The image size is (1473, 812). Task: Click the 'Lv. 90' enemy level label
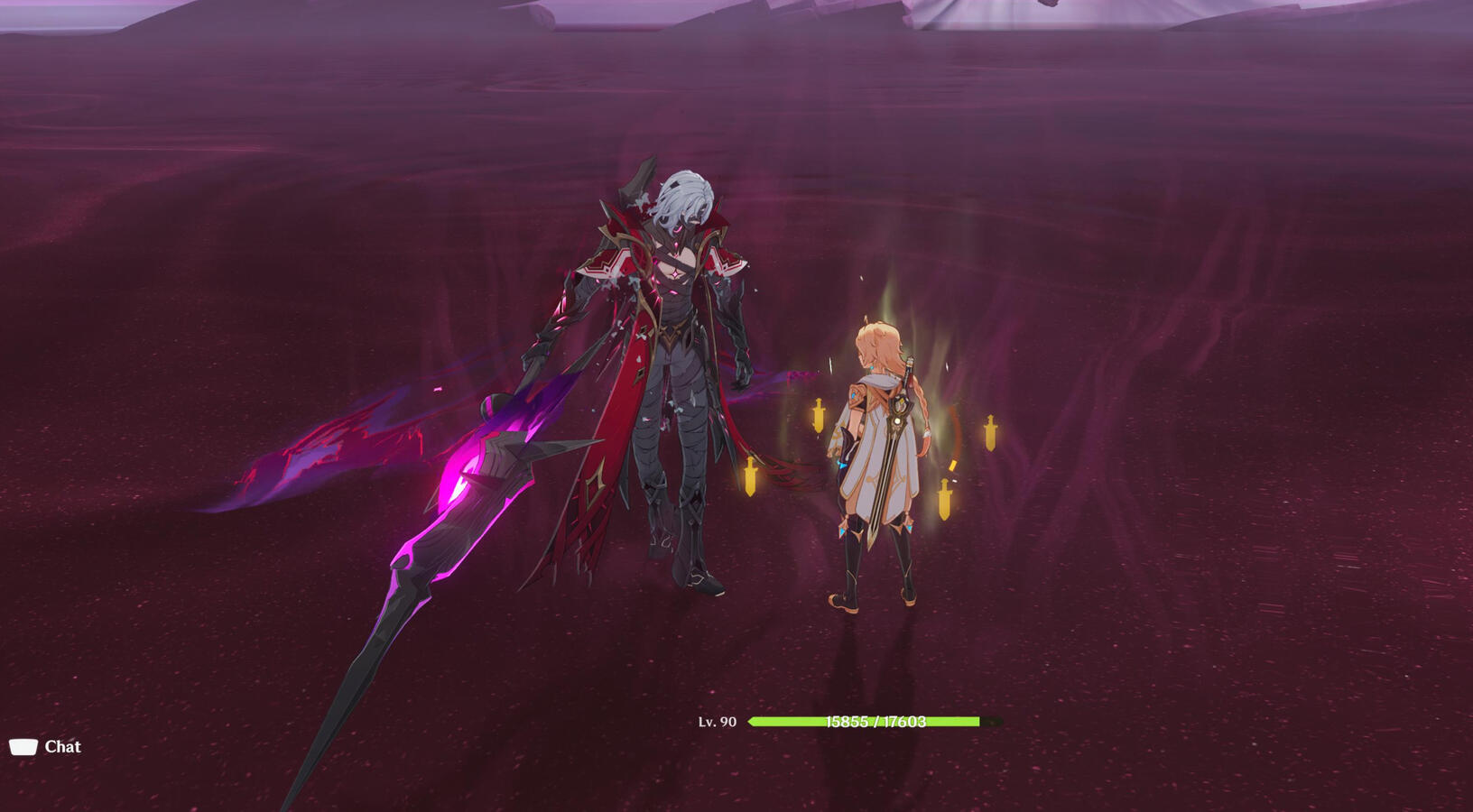pos(716,722)
